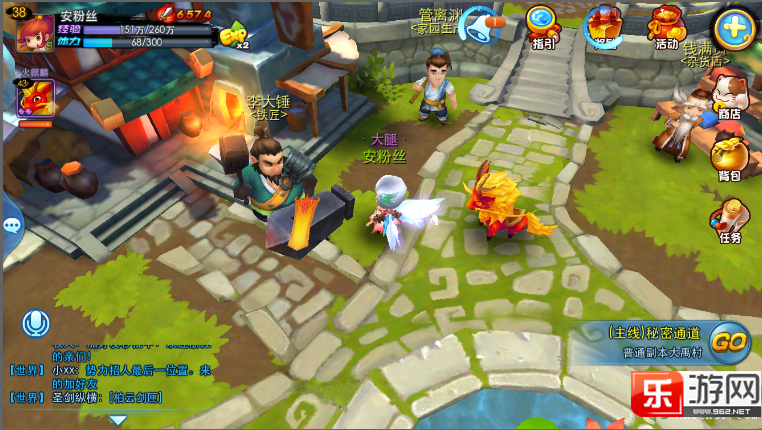
Task: Open the player portrait for 安粉丝
Action: click(x=36, y=30)
